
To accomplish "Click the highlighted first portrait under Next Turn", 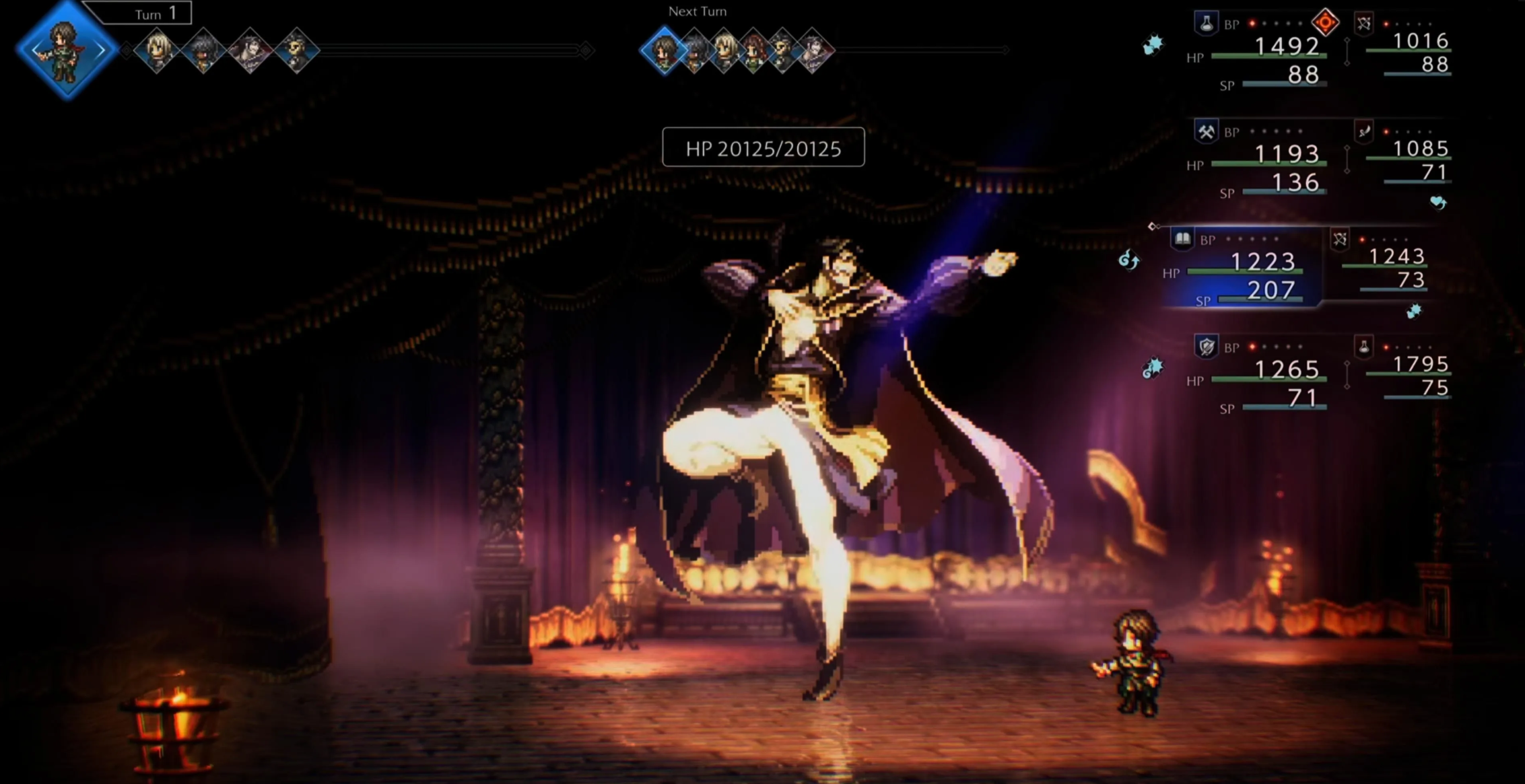I will pos(665,50).
